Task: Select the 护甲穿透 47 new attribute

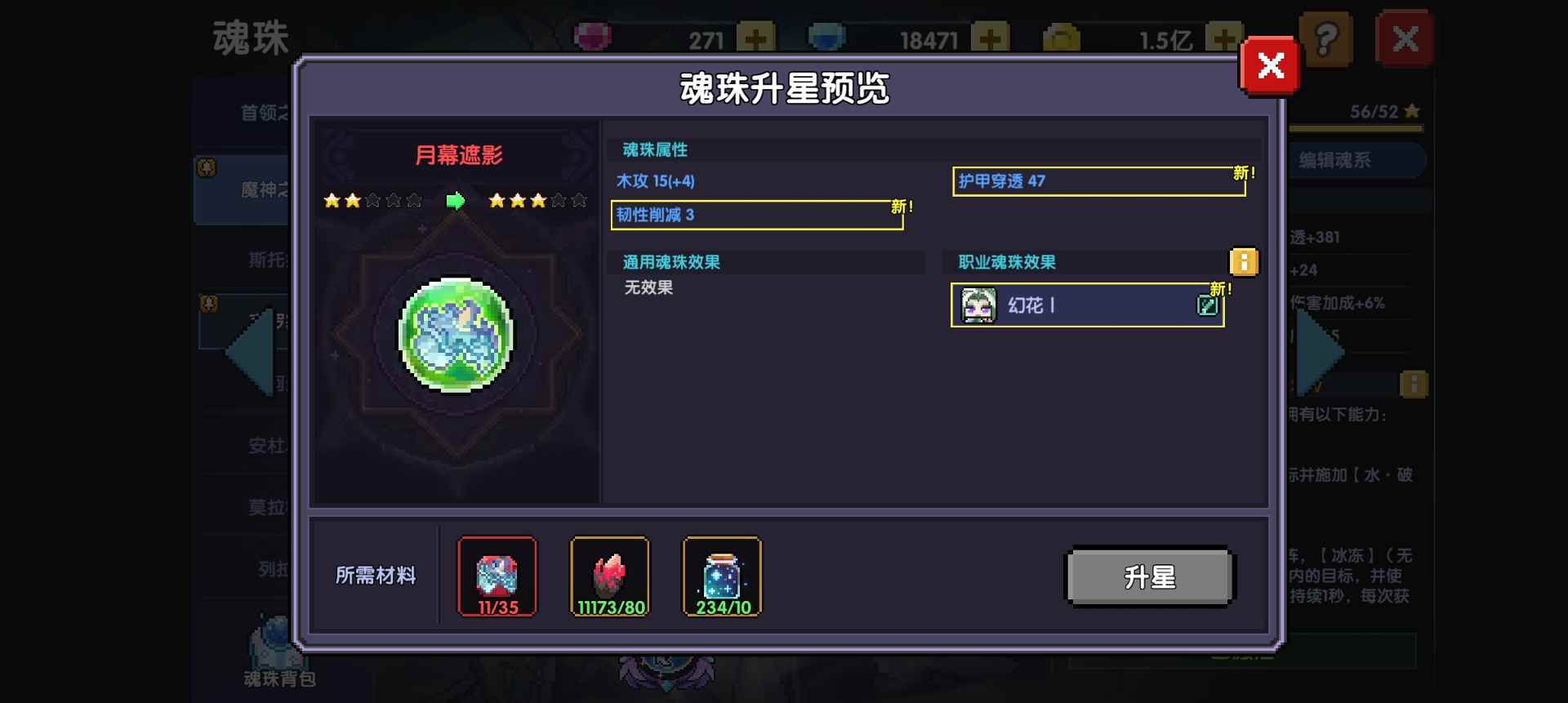Action: (1098, 181)
